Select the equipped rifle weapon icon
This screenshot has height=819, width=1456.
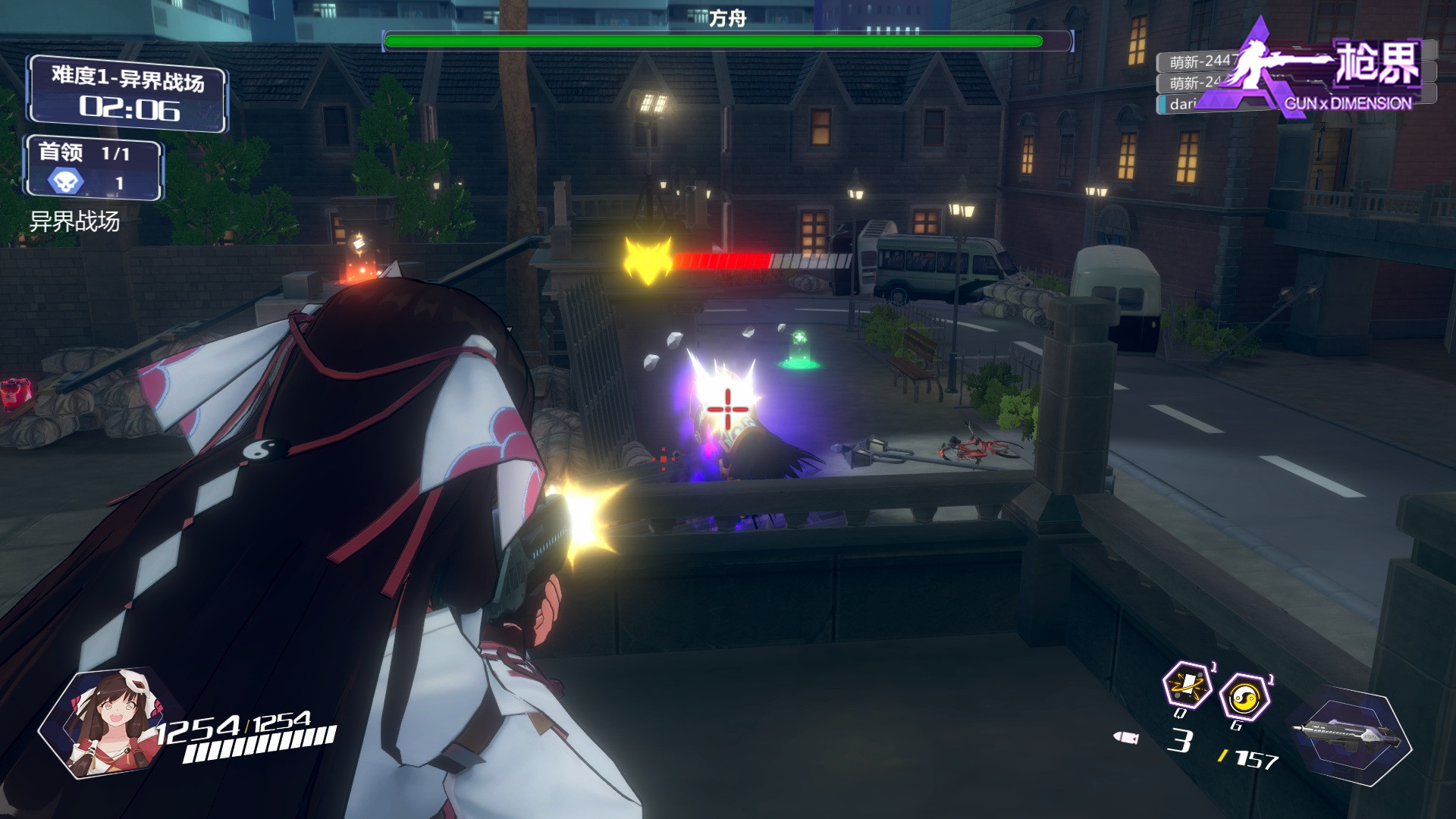1350,733
